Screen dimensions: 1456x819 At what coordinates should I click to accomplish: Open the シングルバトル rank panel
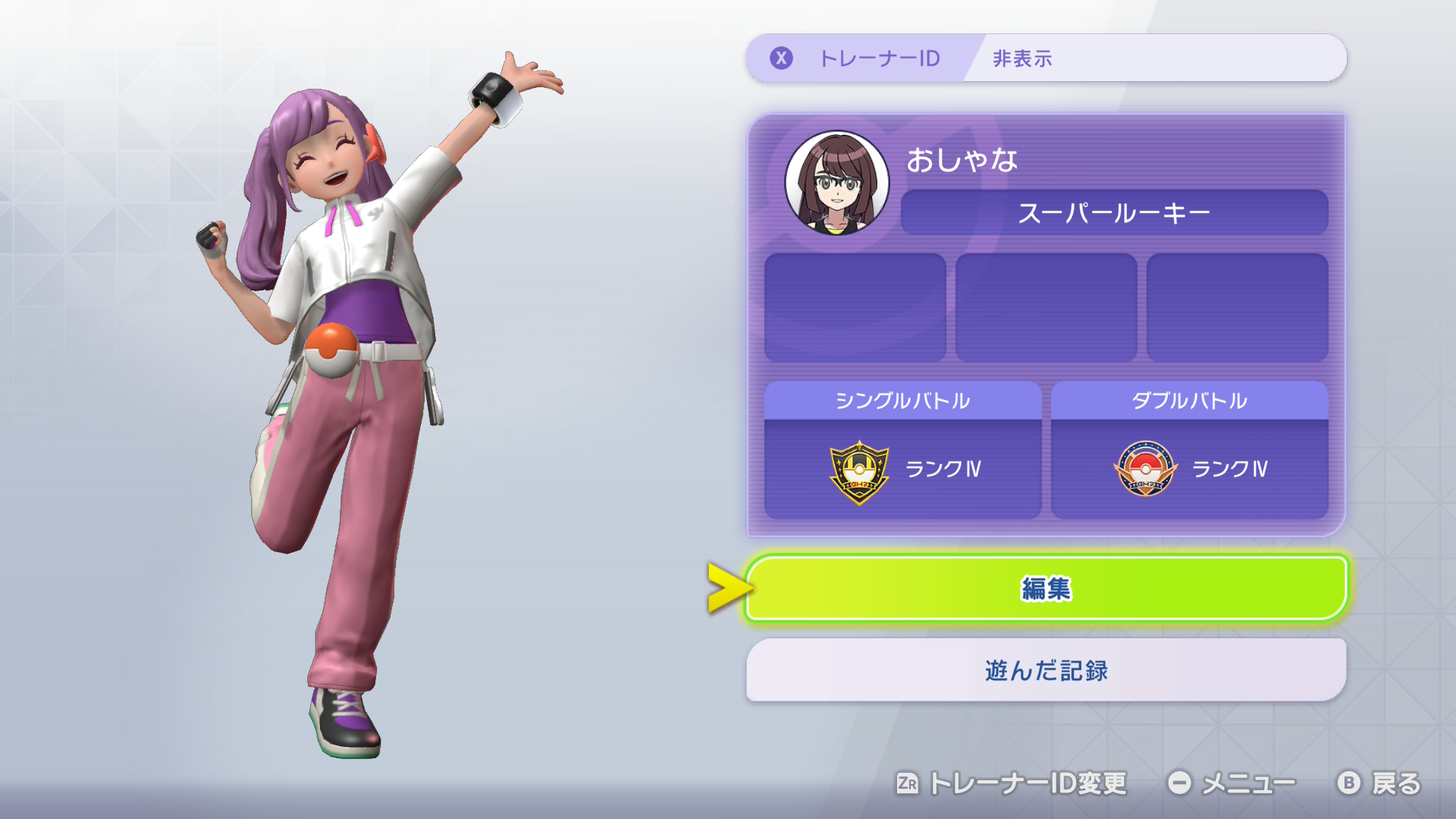(902, 451)
